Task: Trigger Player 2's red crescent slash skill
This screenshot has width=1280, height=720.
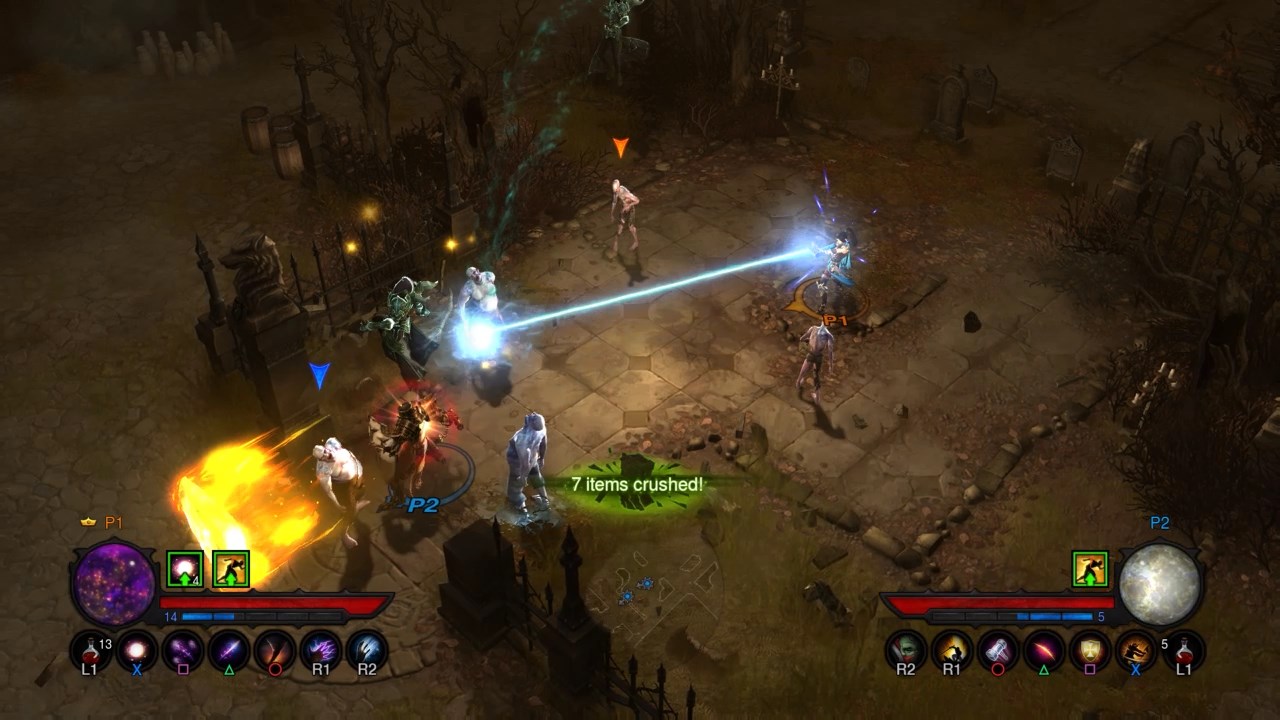Action: [1044, 650]
